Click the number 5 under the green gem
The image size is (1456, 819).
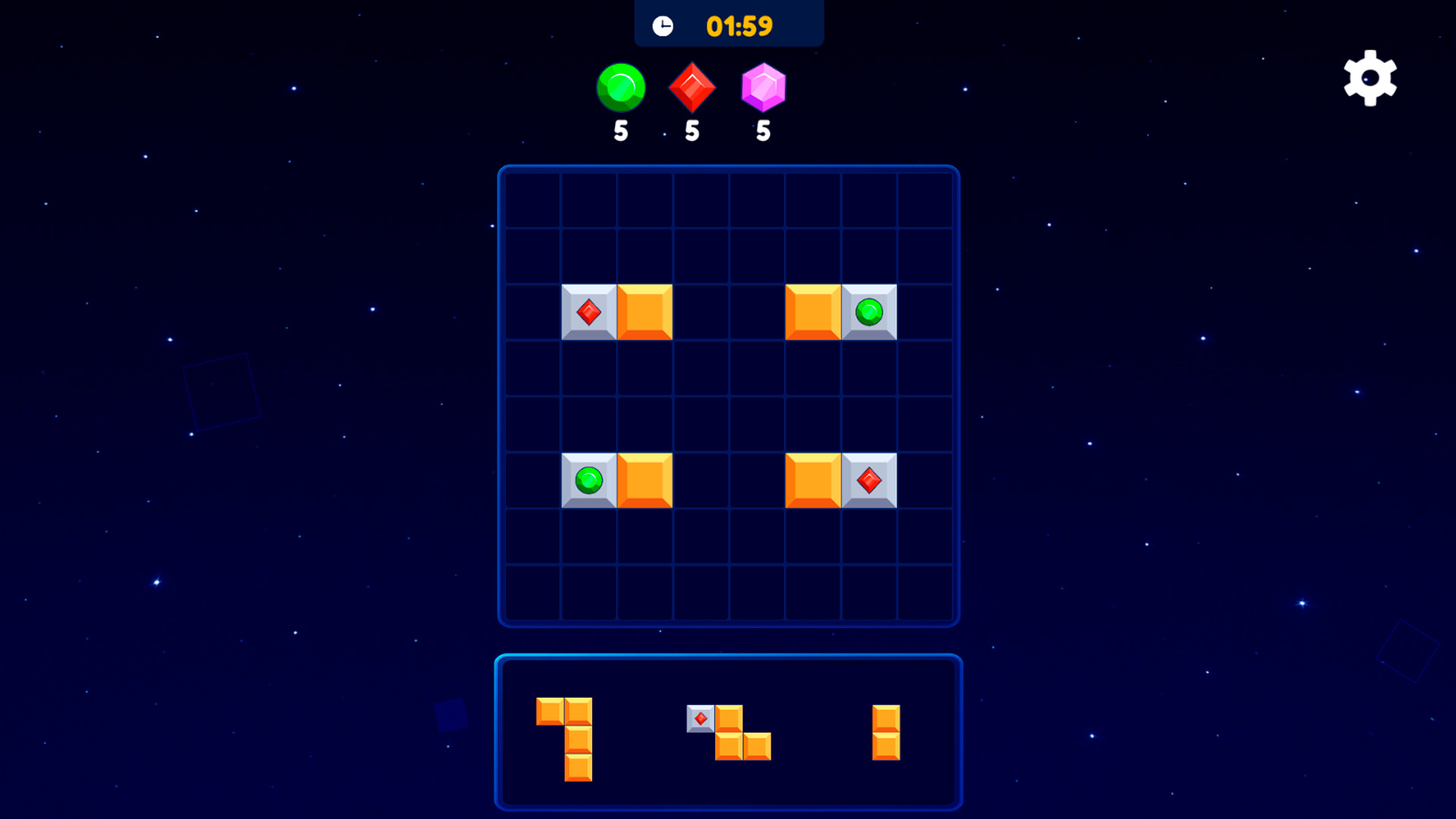(620, 130)
